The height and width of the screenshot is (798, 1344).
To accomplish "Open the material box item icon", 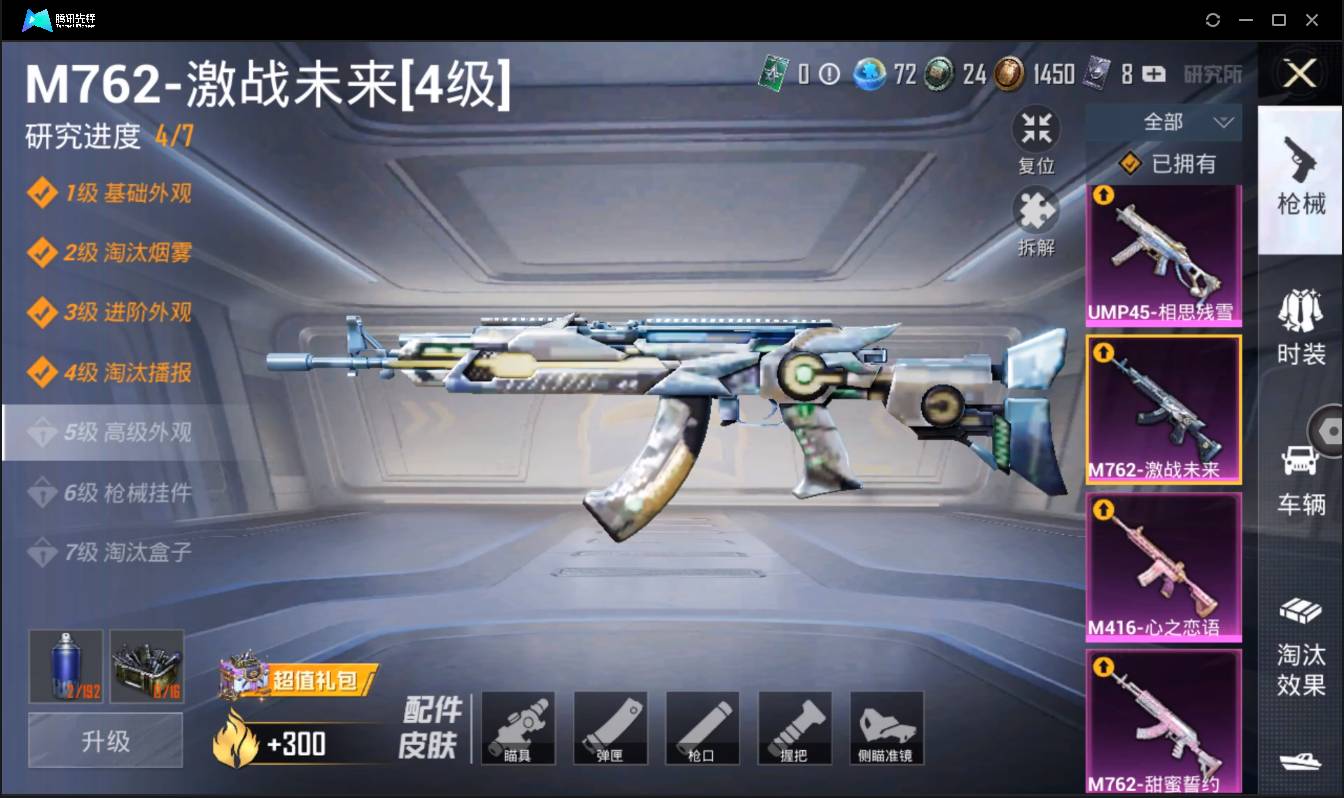I will [x=147, y=666].
